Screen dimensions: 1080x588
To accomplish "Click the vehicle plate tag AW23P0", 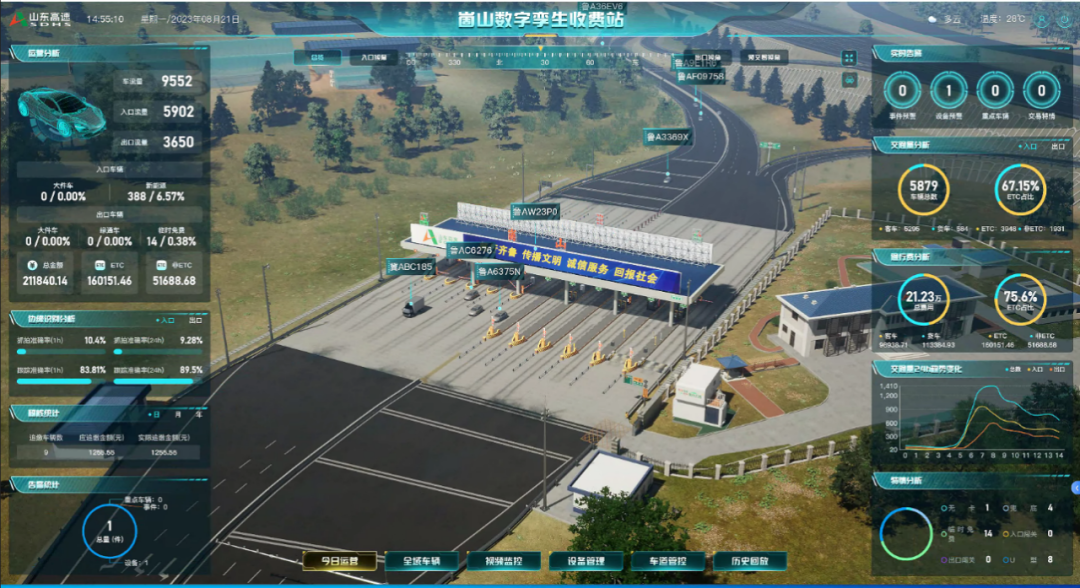I will coord(535,212).
